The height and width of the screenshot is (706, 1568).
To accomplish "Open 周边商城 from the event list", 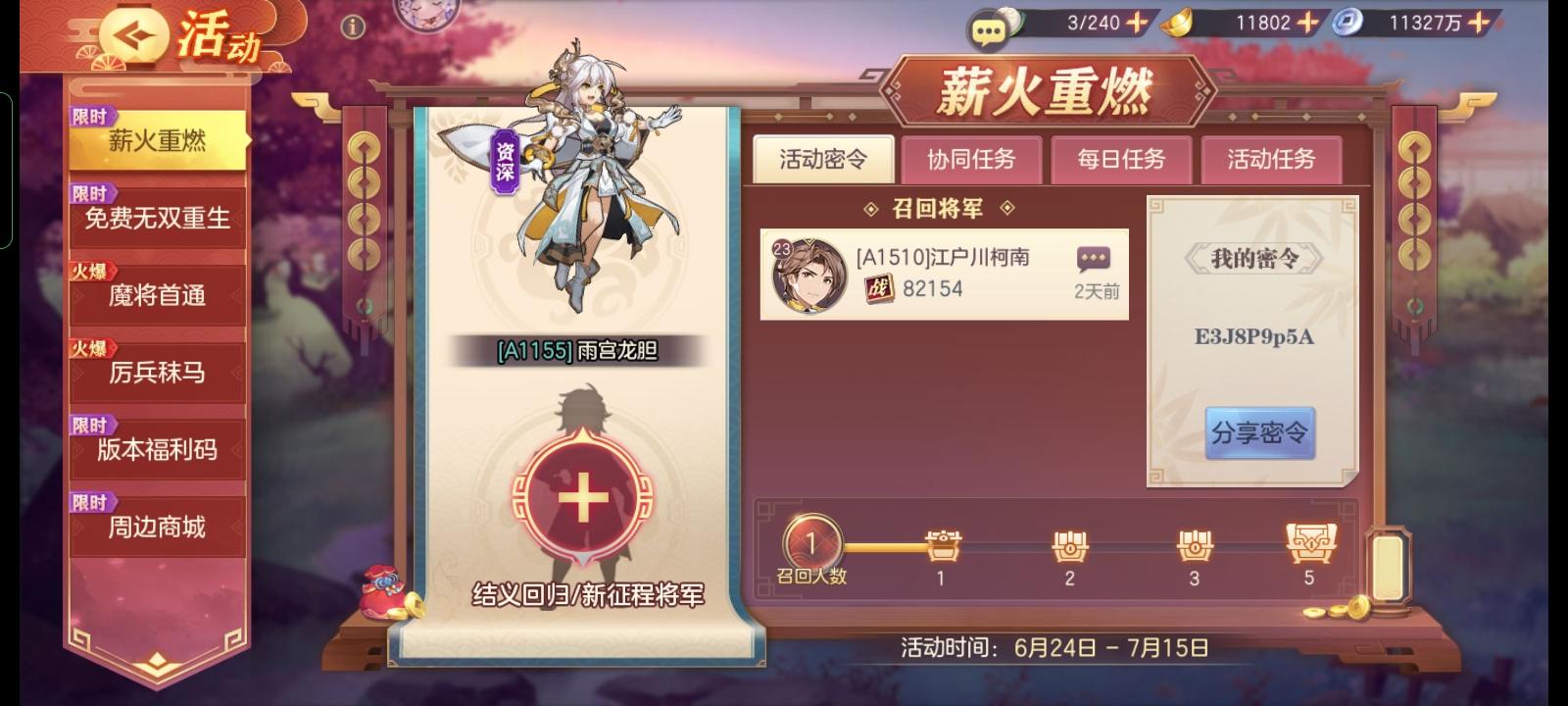I will point(157,527).
